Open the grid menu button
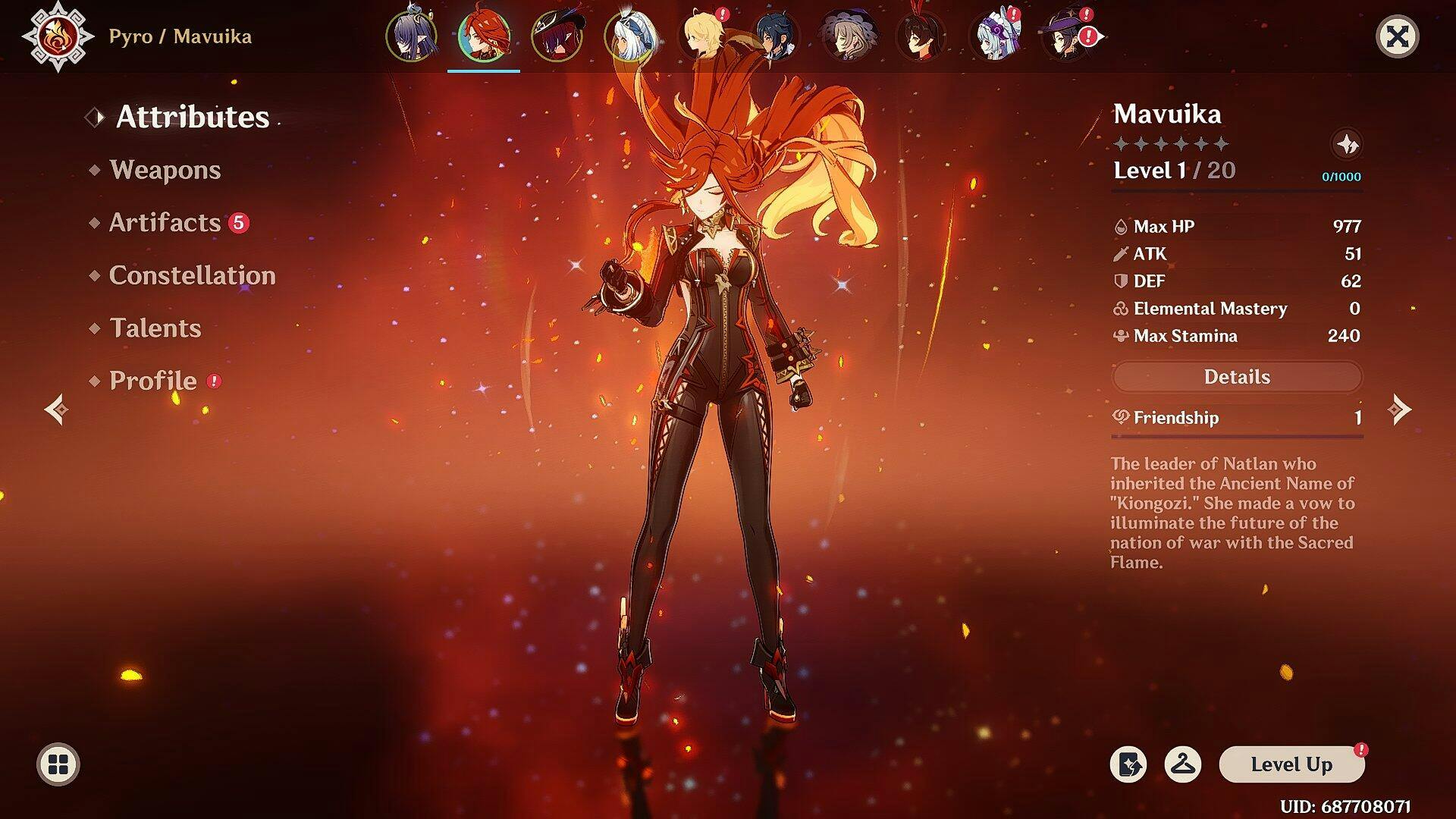 (x=58, y=764)
